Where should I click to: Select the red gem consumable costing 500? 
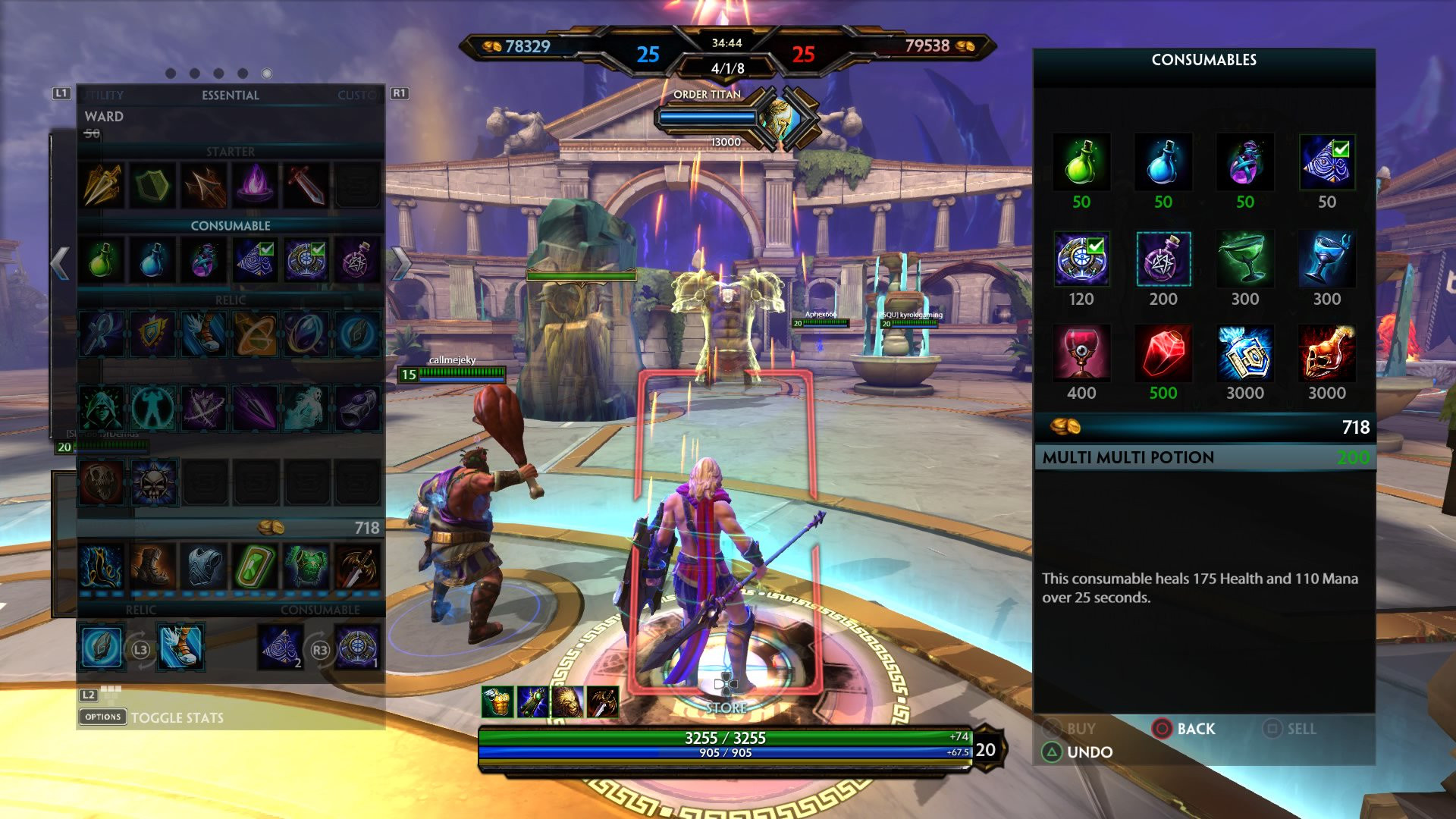click(x=1163, y=353)
